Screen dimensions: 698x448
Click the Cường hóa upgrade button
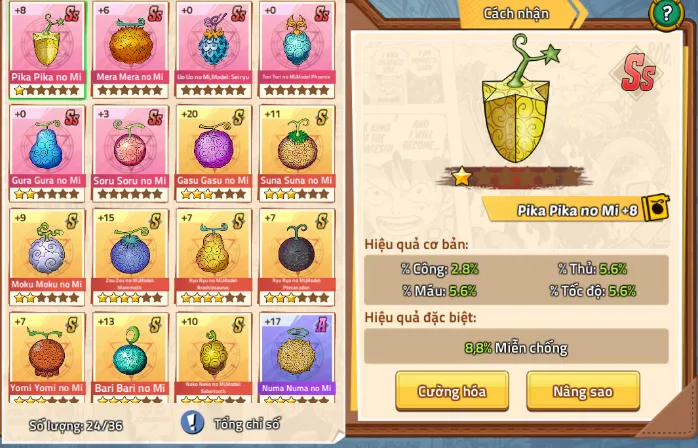(x=452, y=391)
